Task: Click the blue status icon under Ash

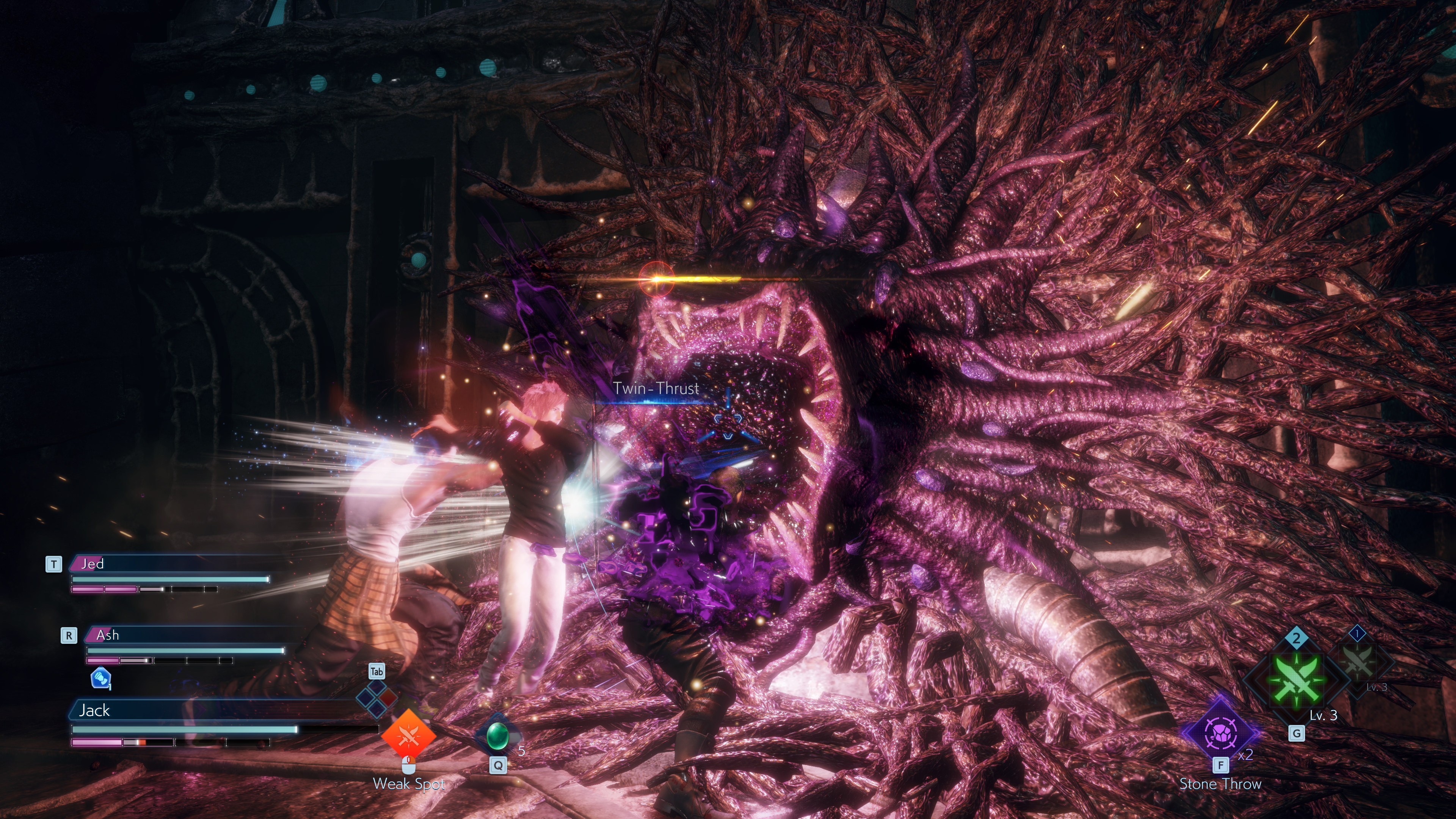Action: (x=100, y=678)
